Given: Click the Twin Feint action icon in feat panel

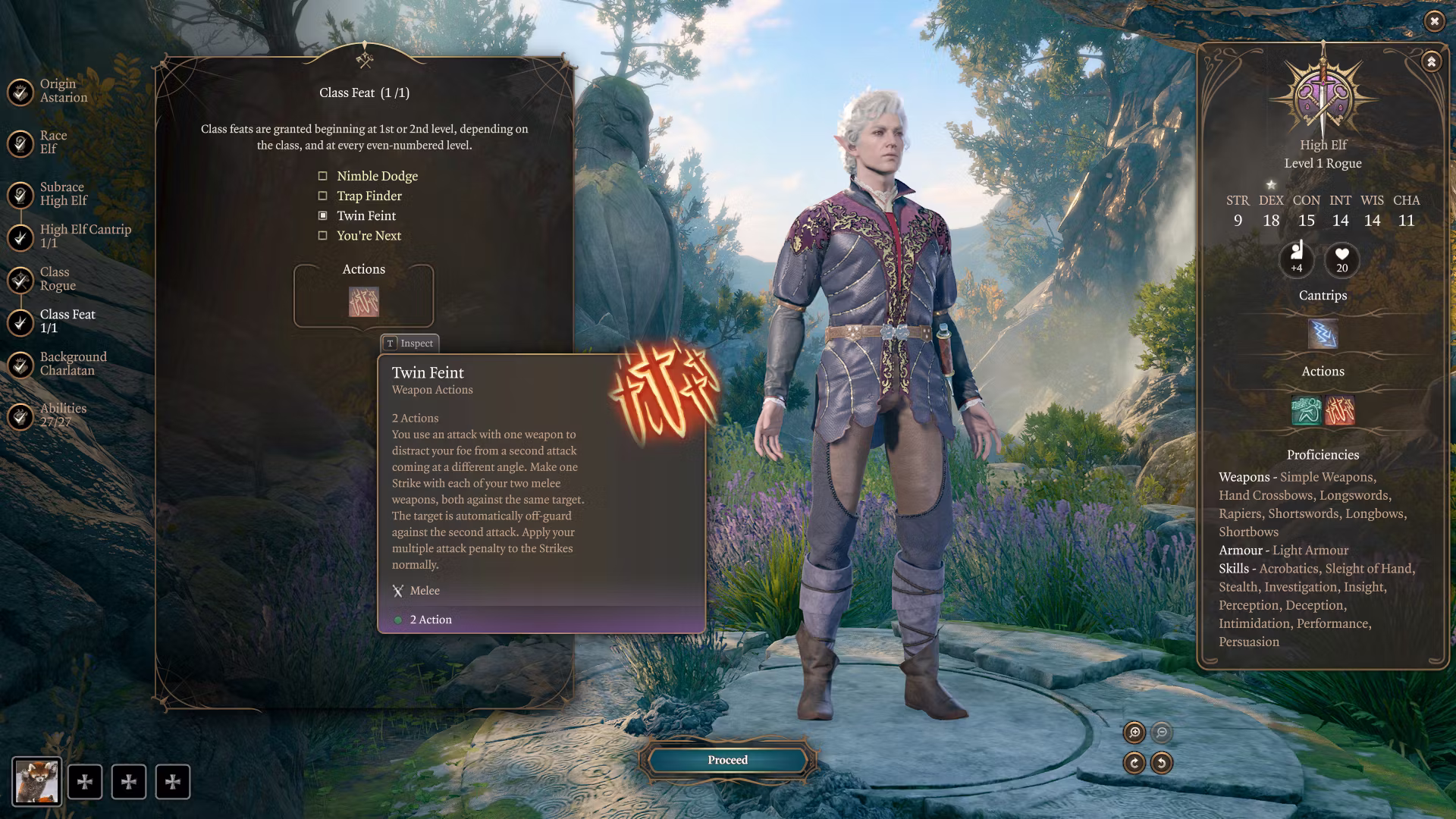Looking at the screenshot, I should click(364, 302).
